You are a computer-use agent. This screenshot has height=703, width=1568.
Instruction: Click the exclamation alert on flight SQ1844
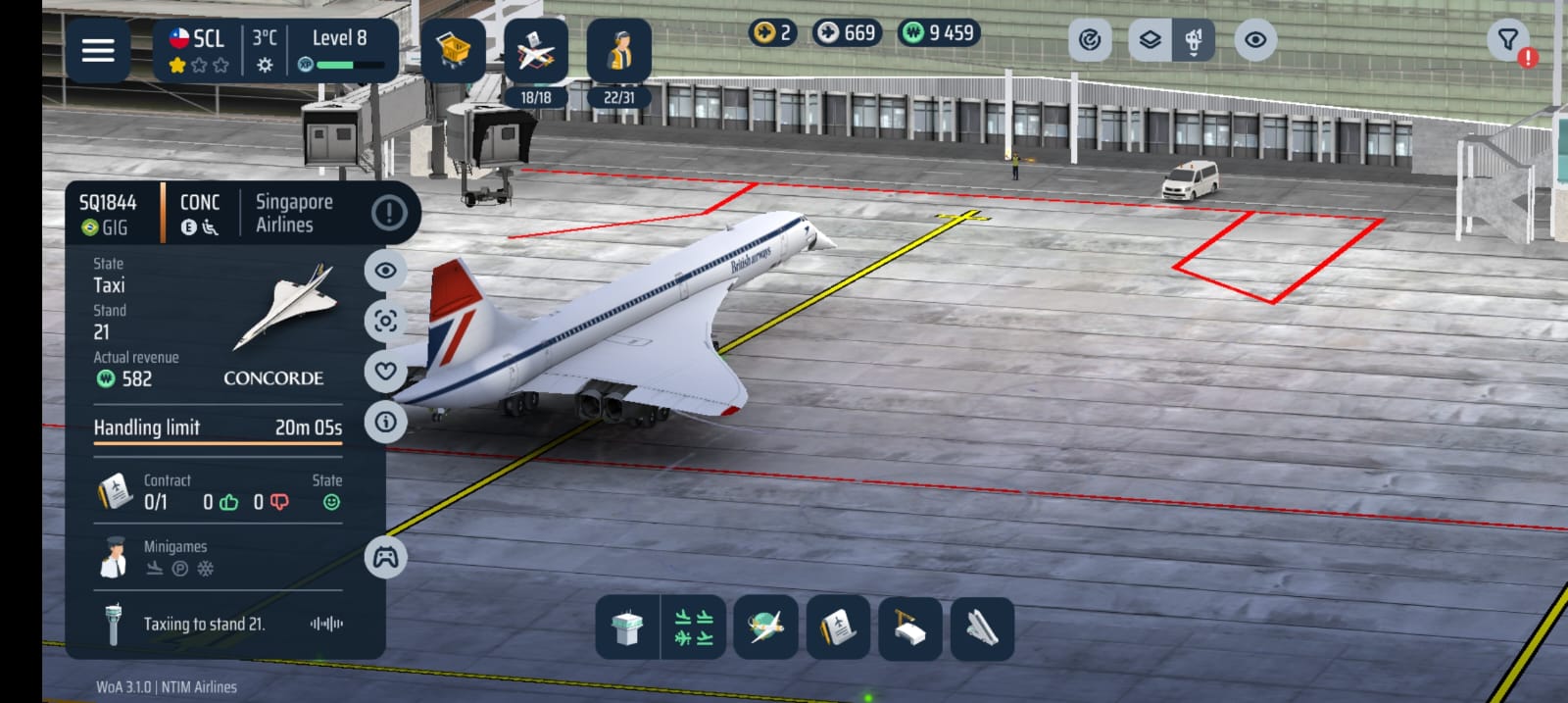pyautogui.click(x=389, y=212)
